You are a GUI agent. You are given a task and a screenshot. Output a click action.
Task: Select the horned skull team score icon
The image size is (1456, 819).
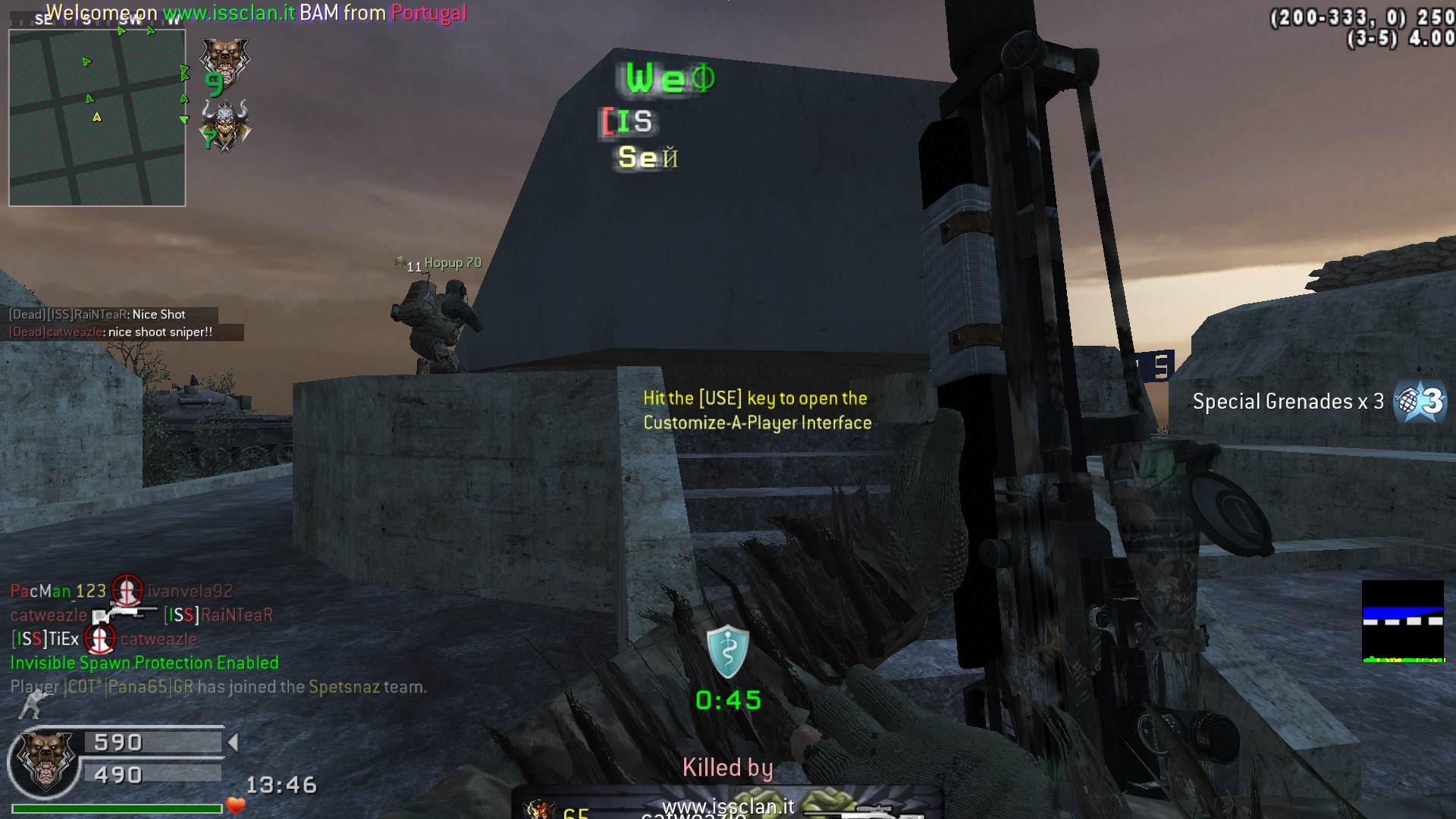pyautogui.click(x=225, y=126)
